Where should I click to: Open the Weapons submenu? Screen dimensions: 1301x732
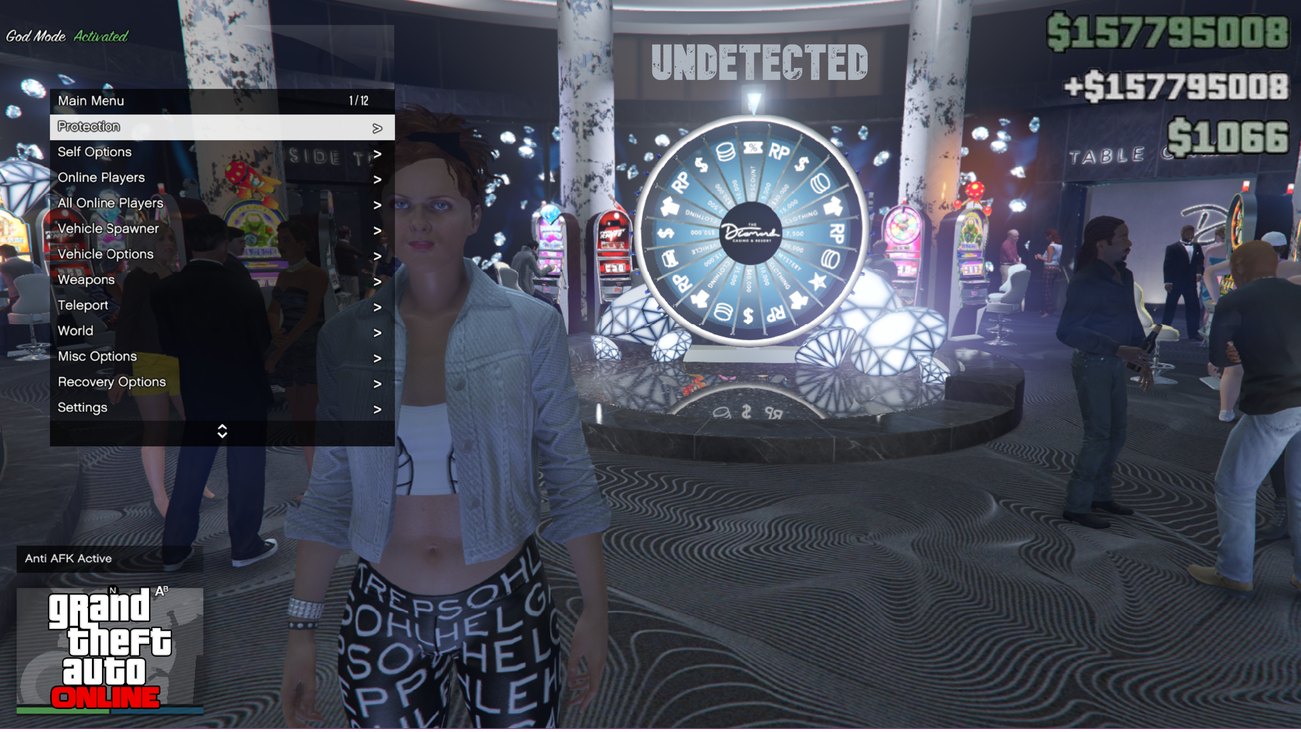[x=221, y=280]
